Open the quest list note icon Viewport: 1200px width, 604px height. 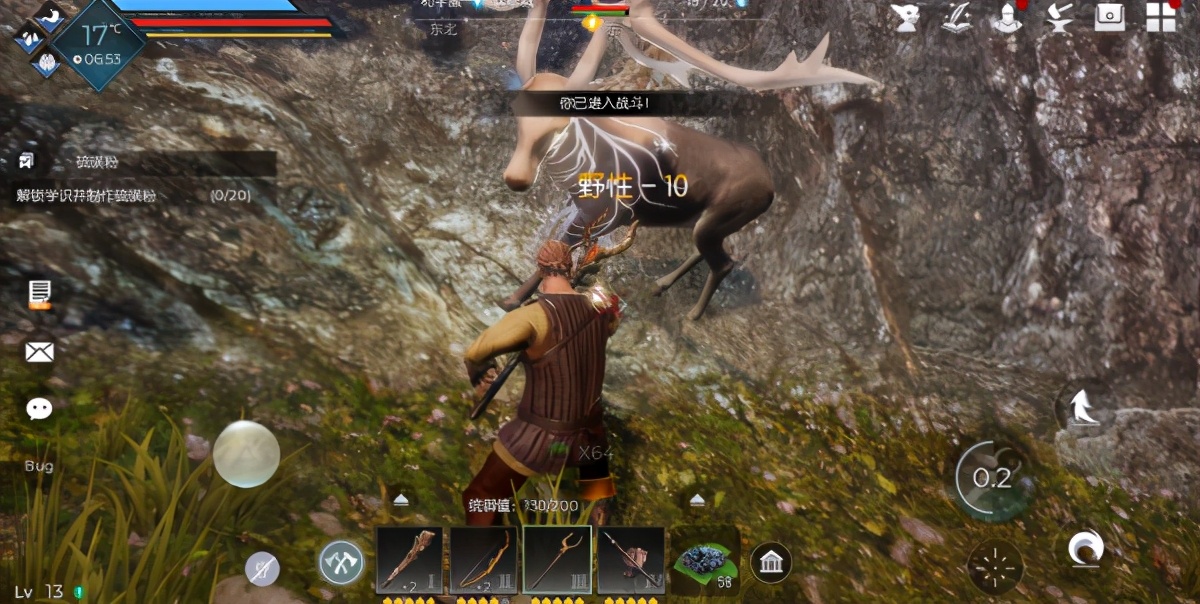coord(40,293)
